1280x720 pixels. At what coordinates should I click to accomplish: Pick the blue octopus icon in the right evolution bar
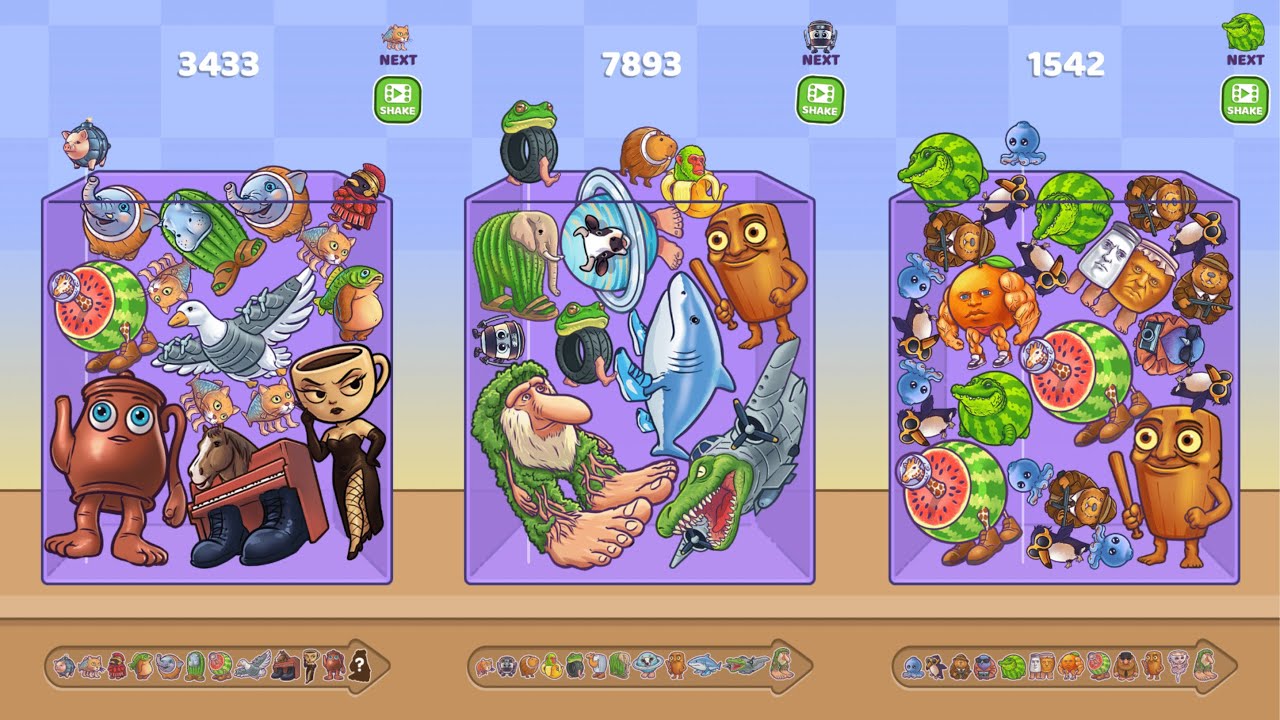[x=913, y=667]
